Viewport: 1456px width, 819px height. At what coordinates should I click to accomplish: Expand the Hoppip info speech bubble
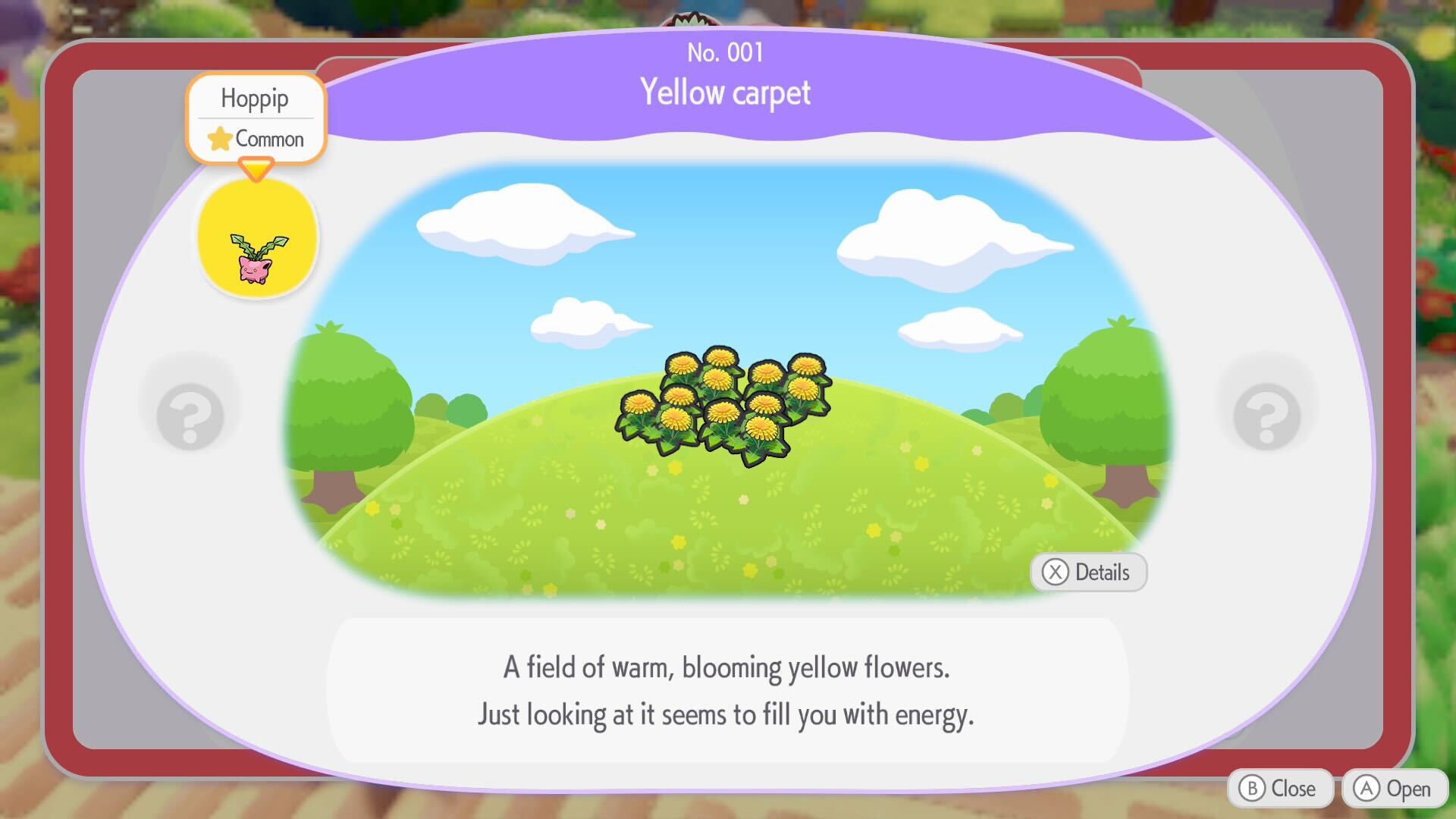[255, 118]
